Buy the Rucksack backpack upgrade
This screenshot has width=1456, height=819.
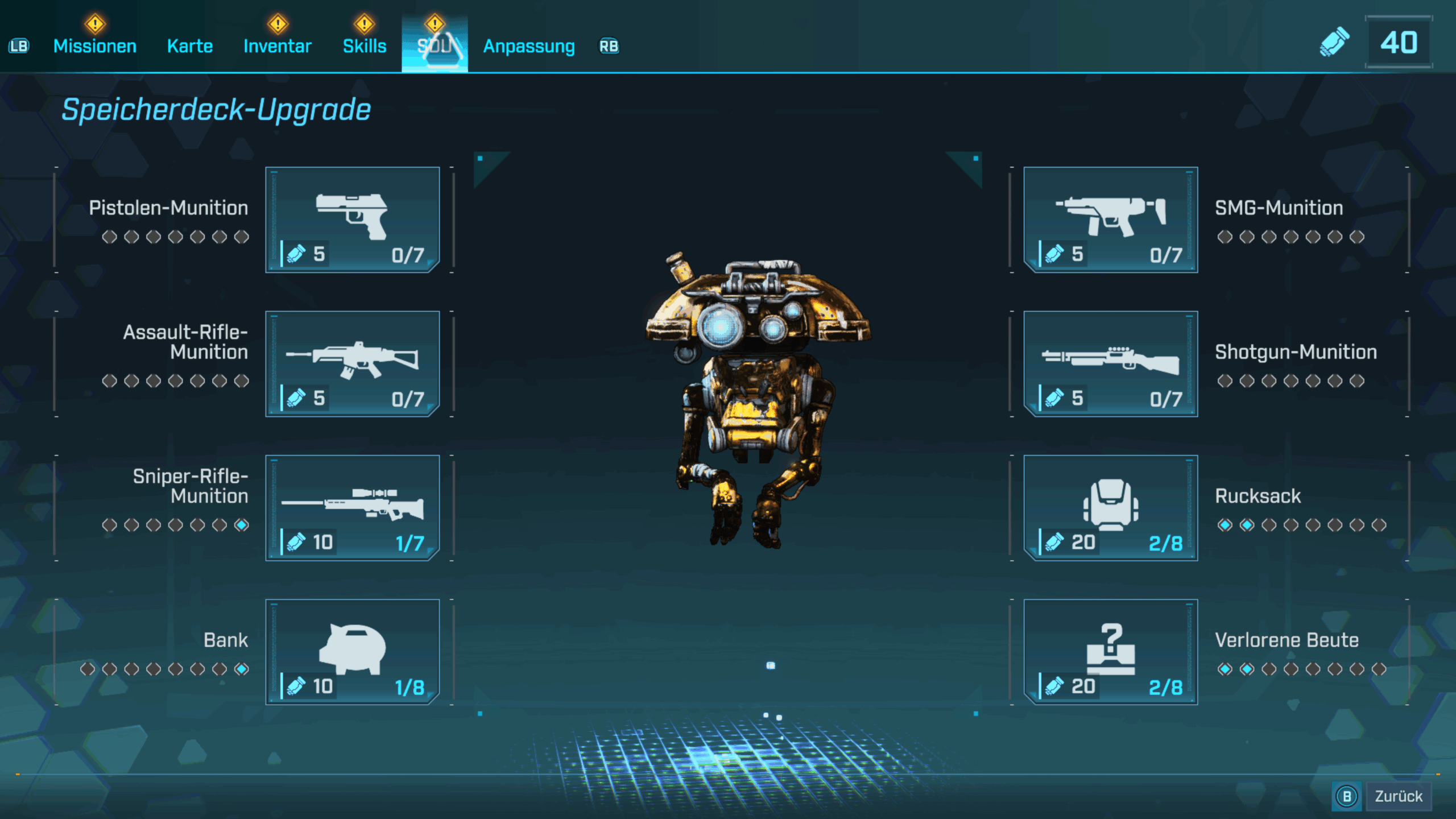click(1110, 507)
